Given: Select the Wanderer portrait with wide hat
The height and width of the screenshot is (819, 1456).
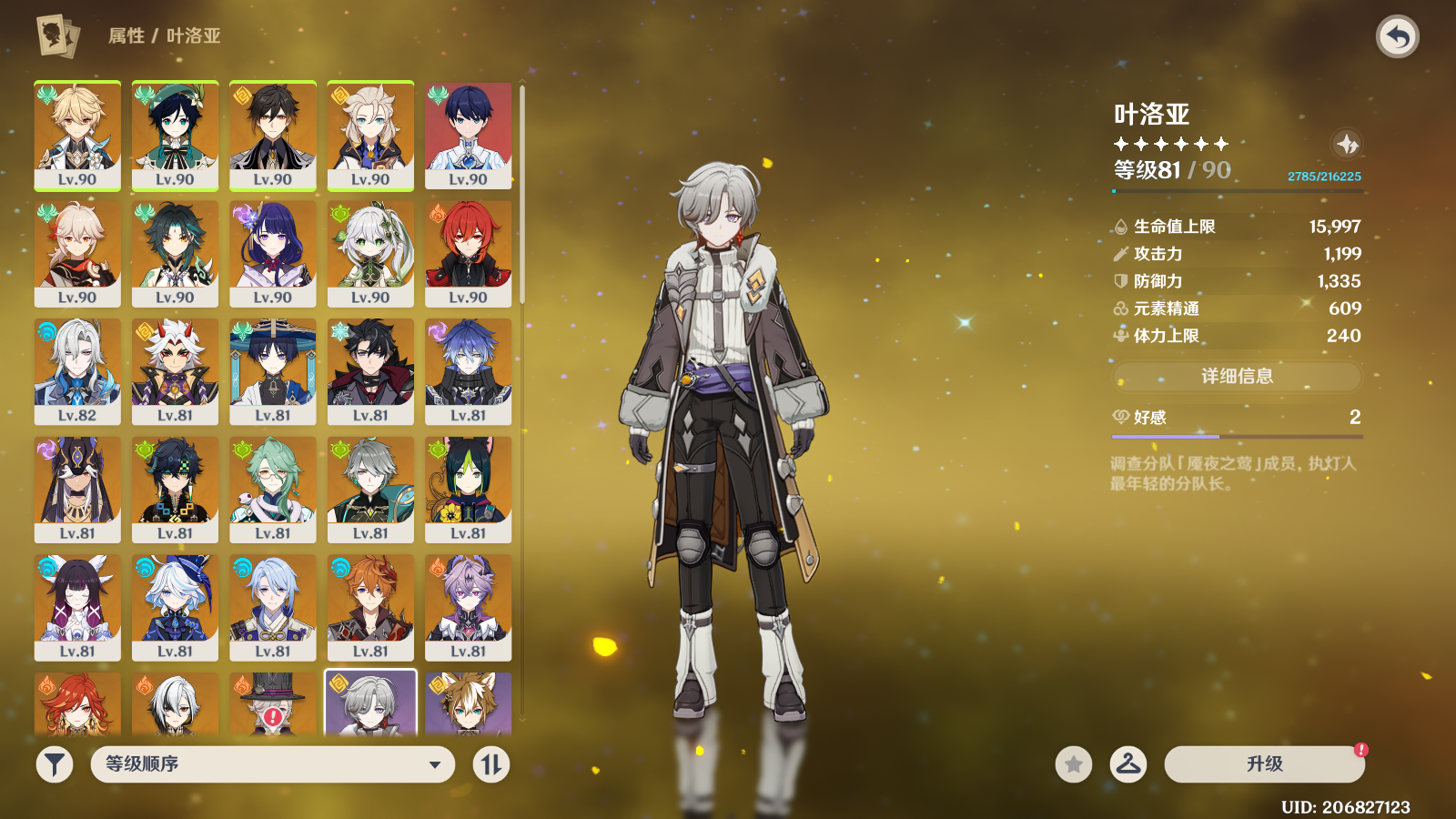Looking at the screenshot, I should (x=273, y=370).
